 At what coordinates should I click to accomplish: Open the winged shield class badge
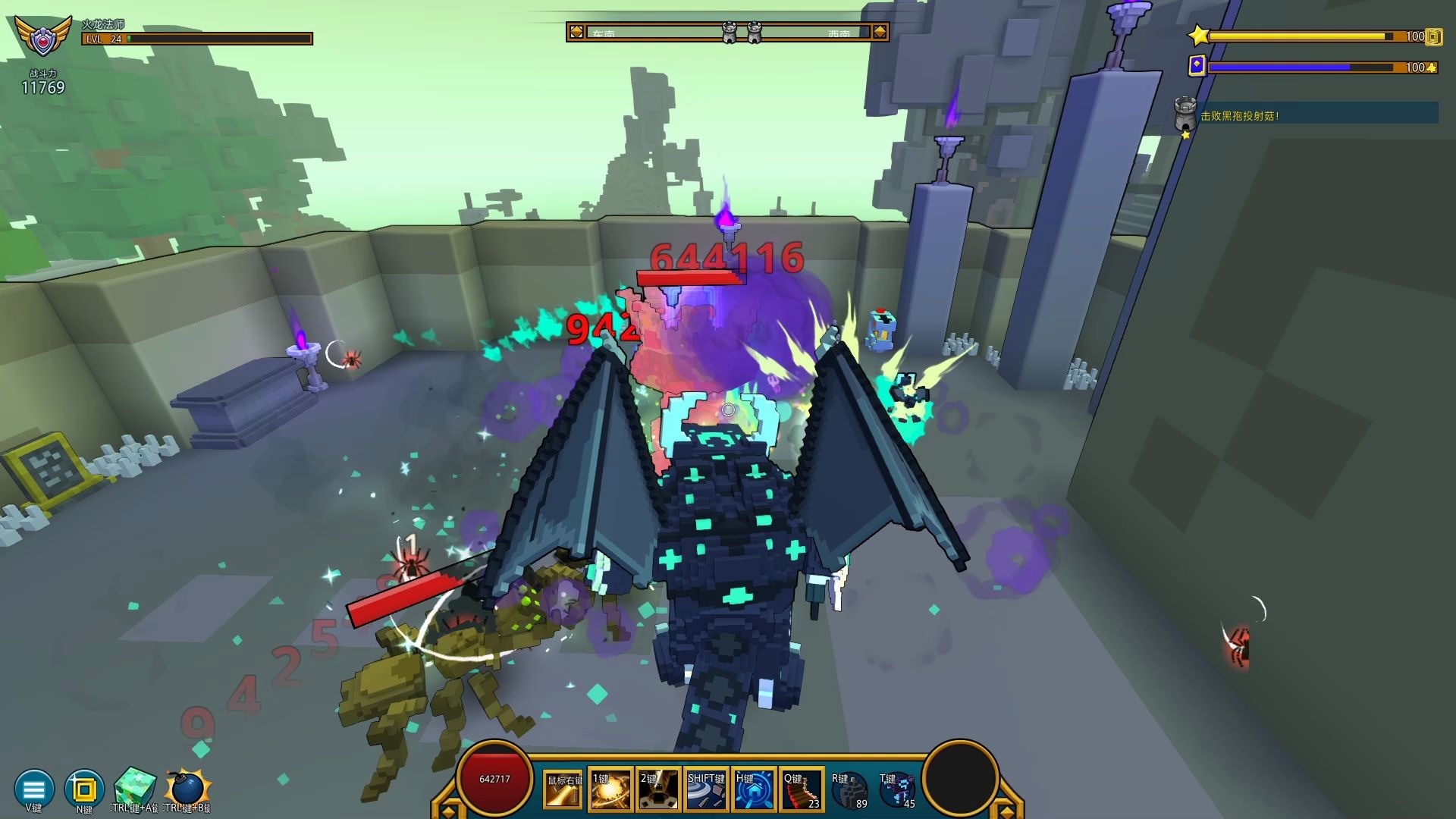44,36
